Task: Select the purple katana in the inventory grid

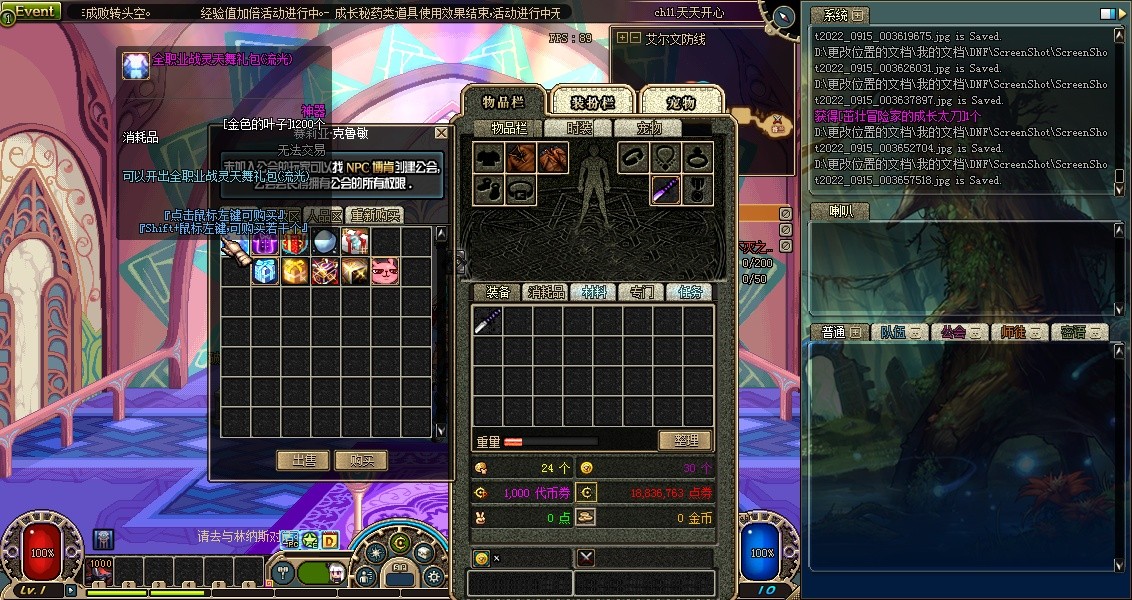Action: (488, 321)
